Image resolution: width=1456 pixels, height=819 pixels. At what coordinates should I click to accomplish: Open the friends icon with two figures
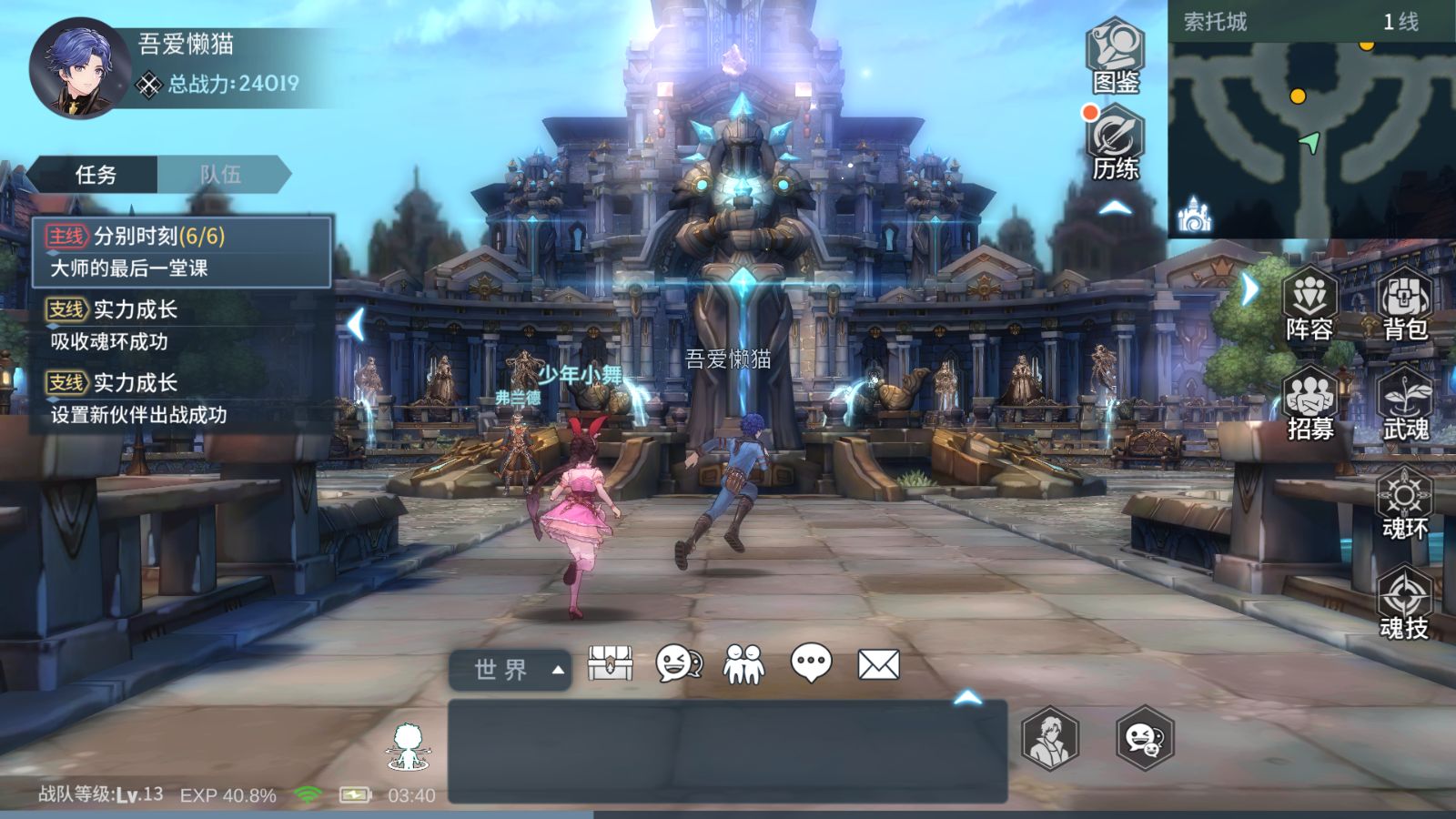pyautogui.click(x=743, y=664)
